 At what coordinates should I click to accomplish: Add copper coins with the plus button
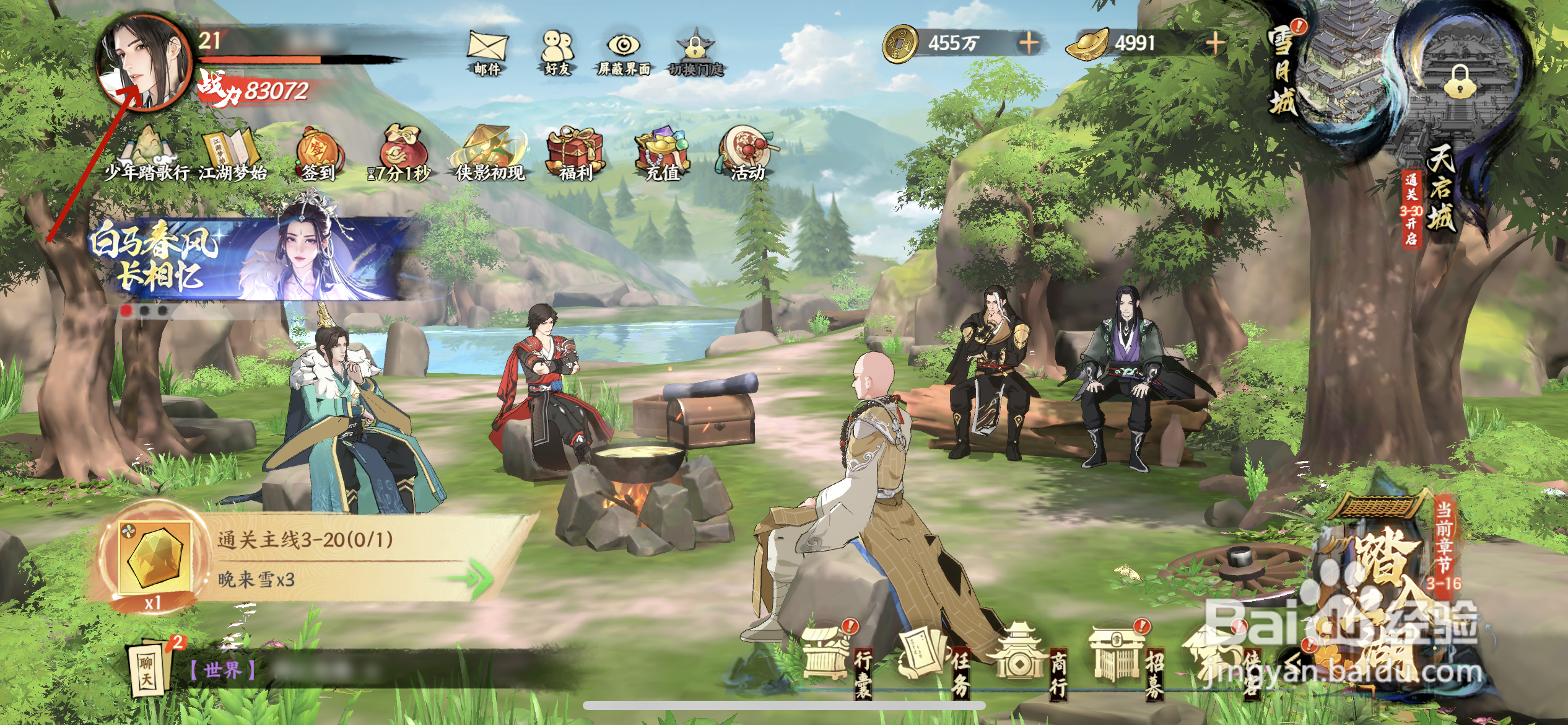1029,43
